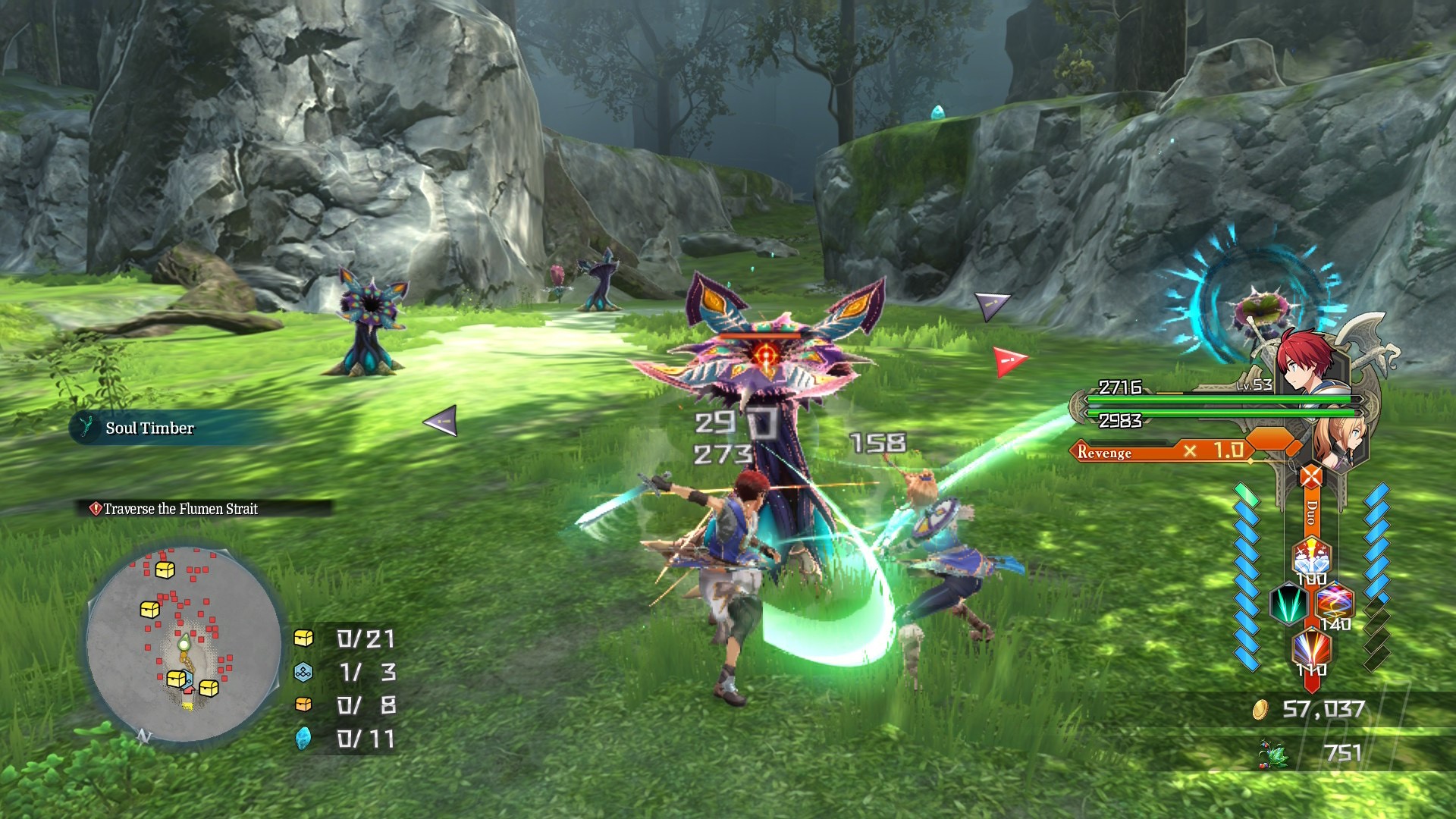Click the berry leaf material icon

click(1275, 753)
